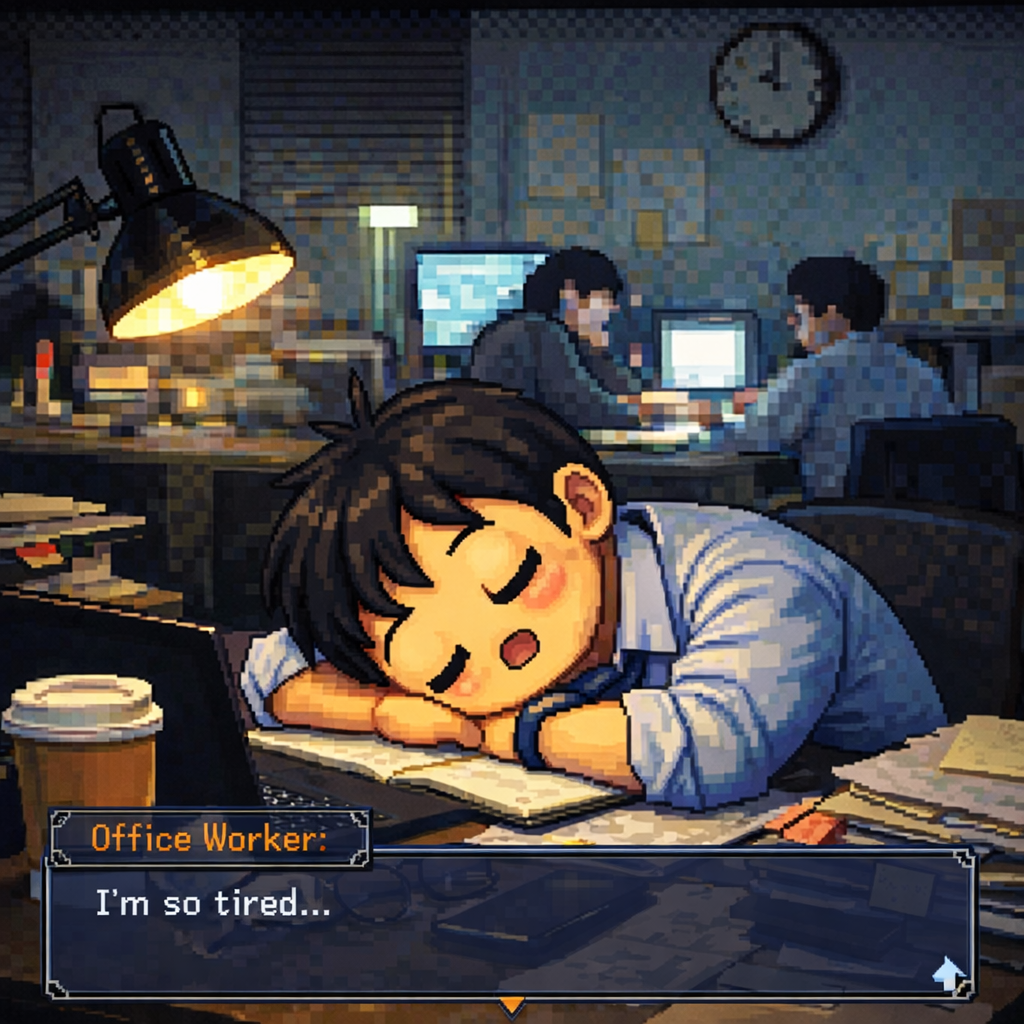Click the "I'm so tired..." dialogue box
This screenshot has height=1024, width=1024.
[510, 924]
